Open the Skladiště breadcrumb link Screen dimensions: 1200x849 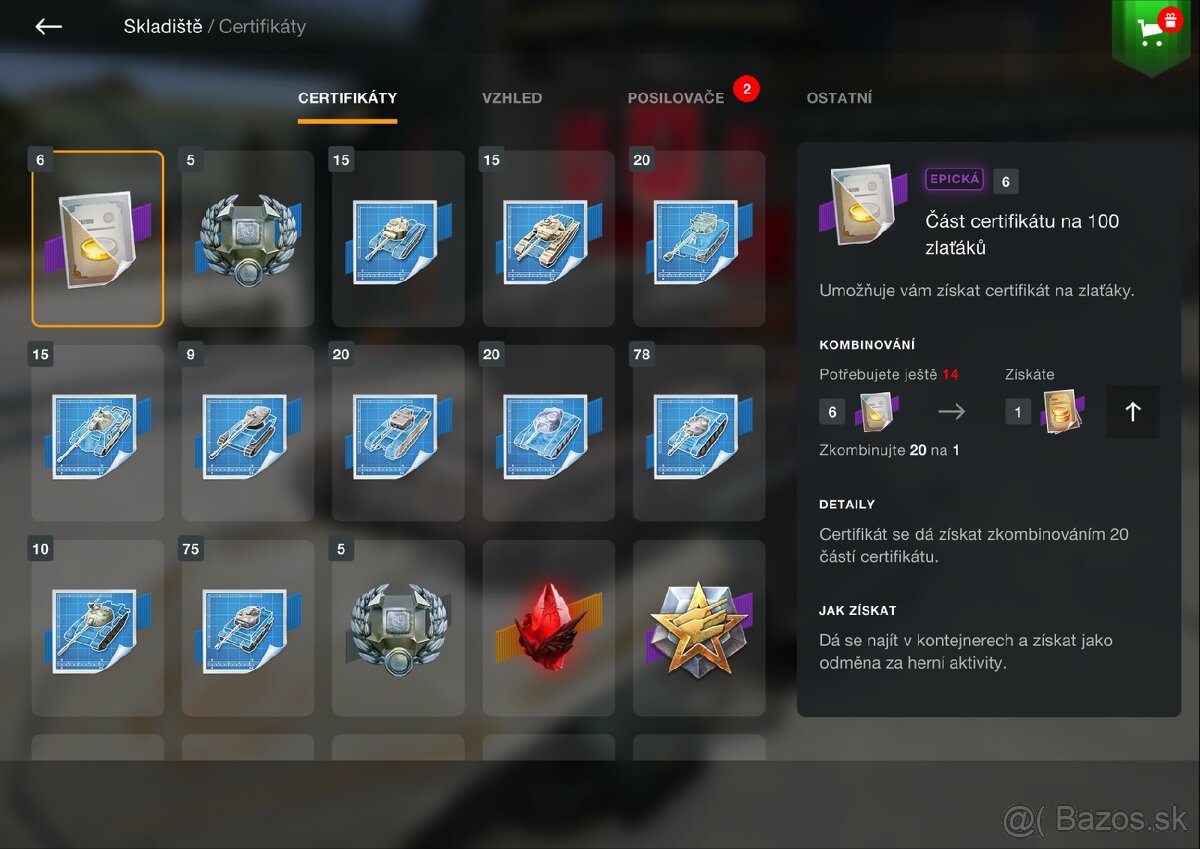click(x=163, y=27)
